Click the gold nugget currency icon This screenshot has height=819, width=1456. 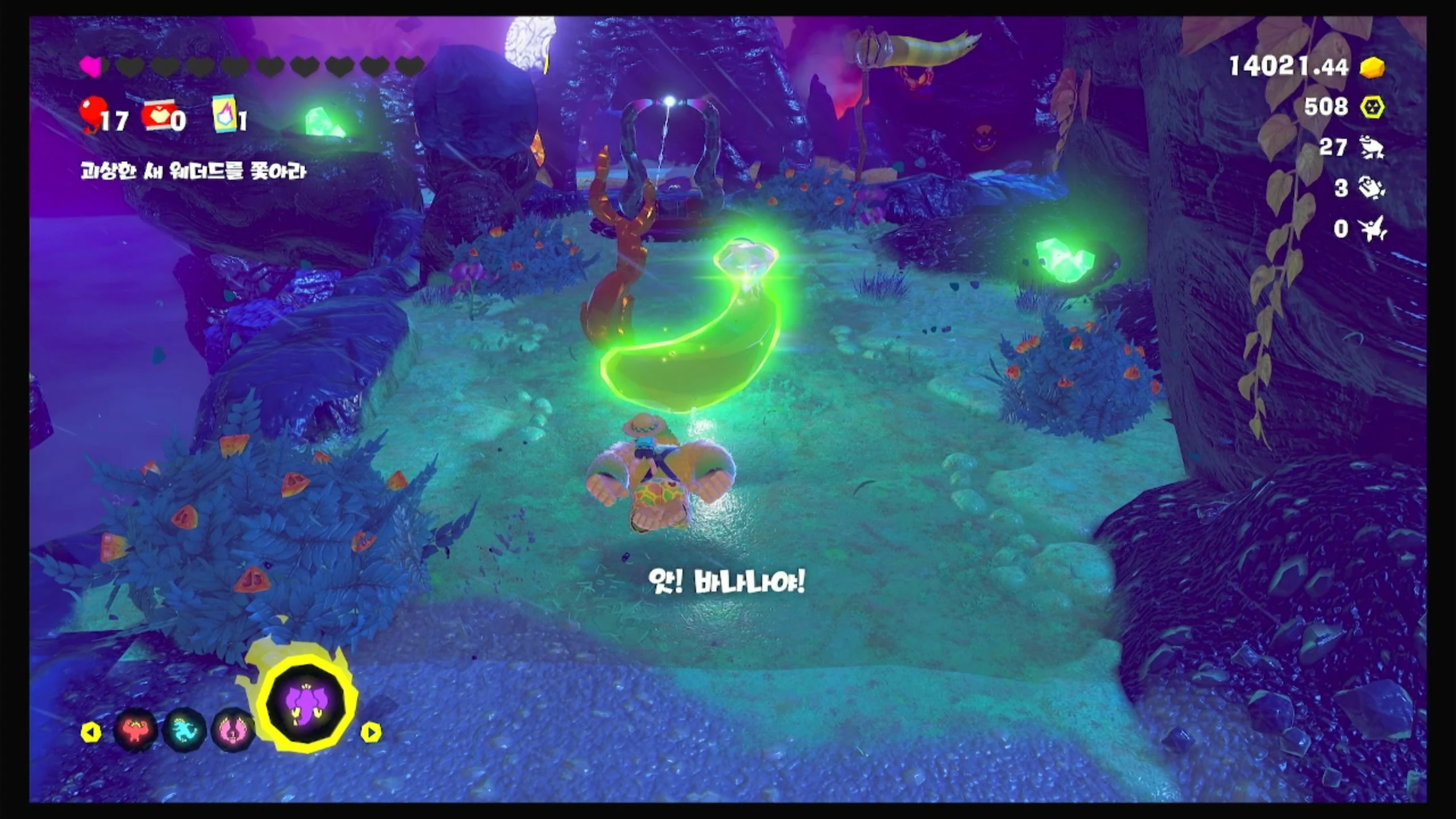pos(1372,67)
